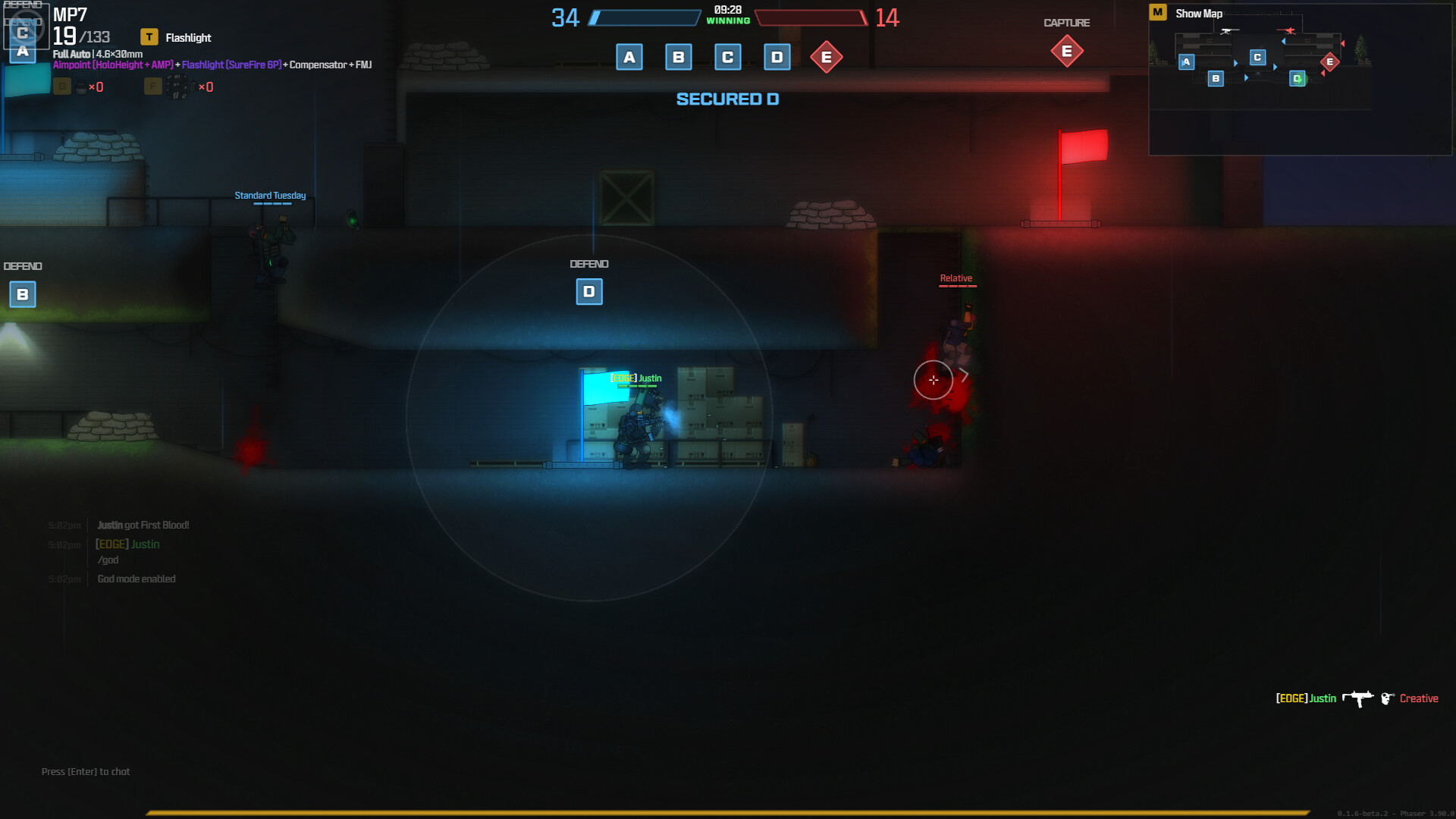Click the red CAPTURE E objective marker
Image resolution: width=1456 pixels, height=819 pixels.
click(x=1066, y=51)
